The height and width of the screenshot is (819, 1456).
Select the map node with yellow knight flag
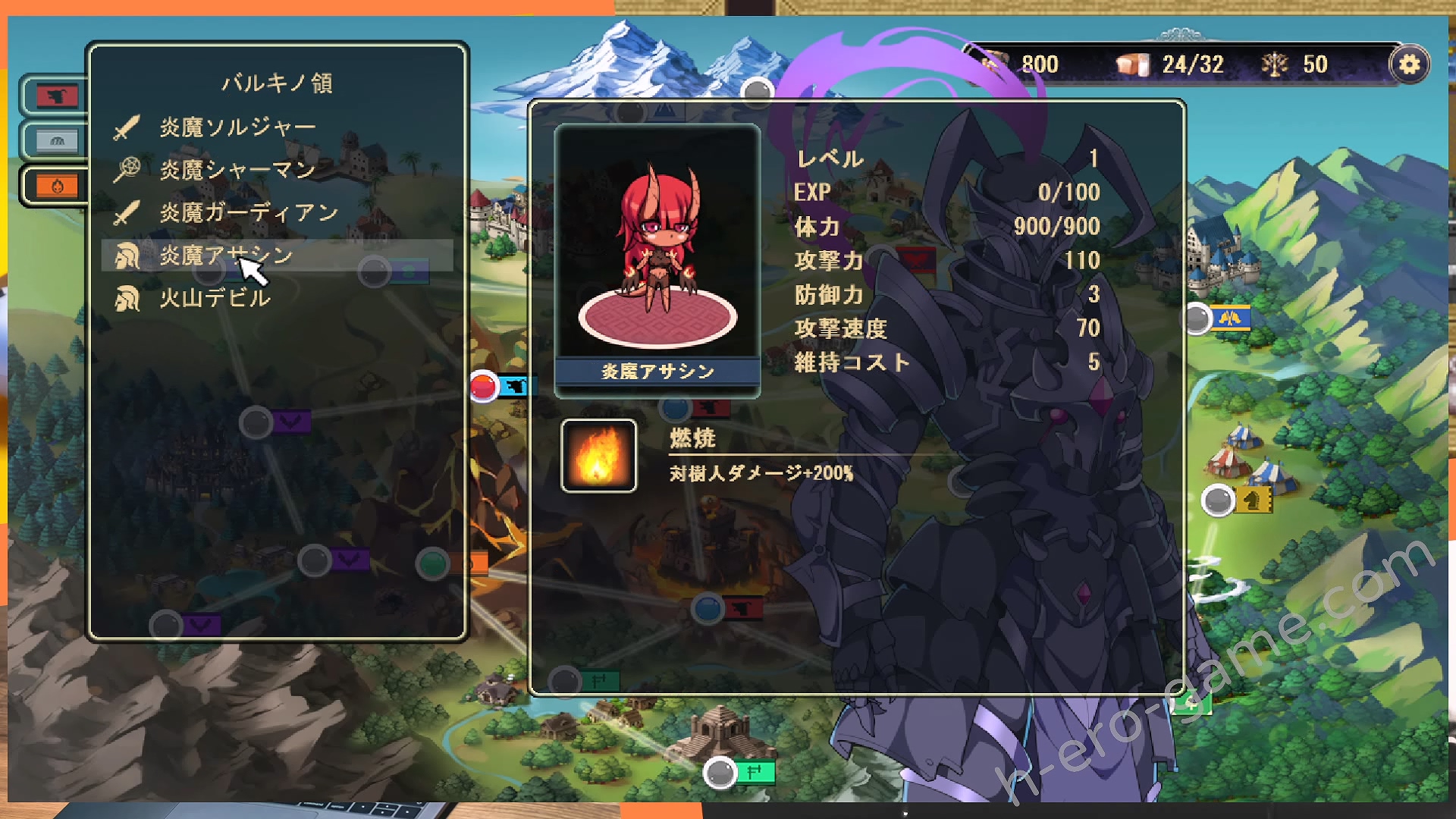pyautogui.click(x=1218, y=500)
